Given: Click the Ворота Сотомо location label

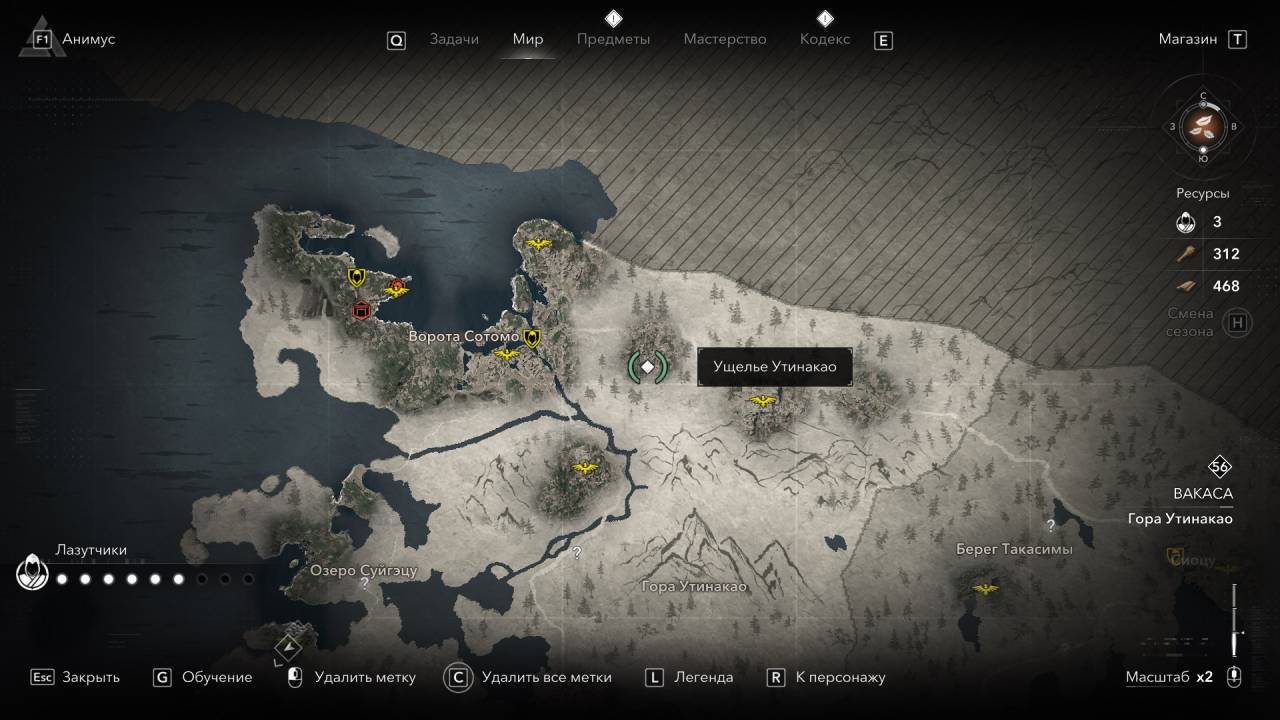Looking at the screenshot, I should point(463,337).
